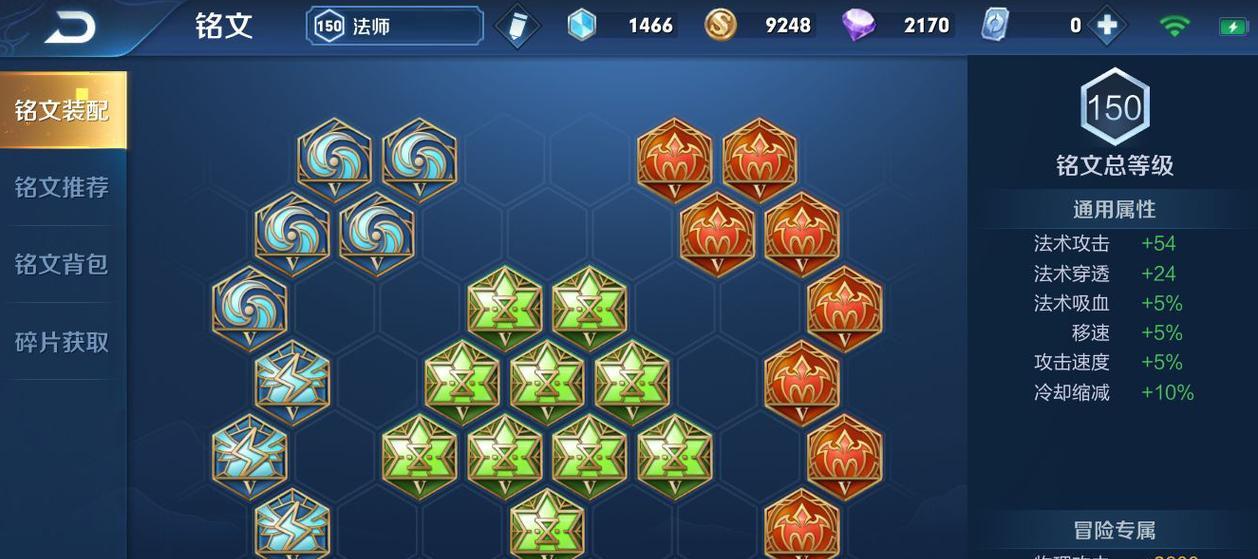The width and height of the screenshot is (1258, 559).
Task: Switch to 铭文装配 tab
Action: click(62, 110)
